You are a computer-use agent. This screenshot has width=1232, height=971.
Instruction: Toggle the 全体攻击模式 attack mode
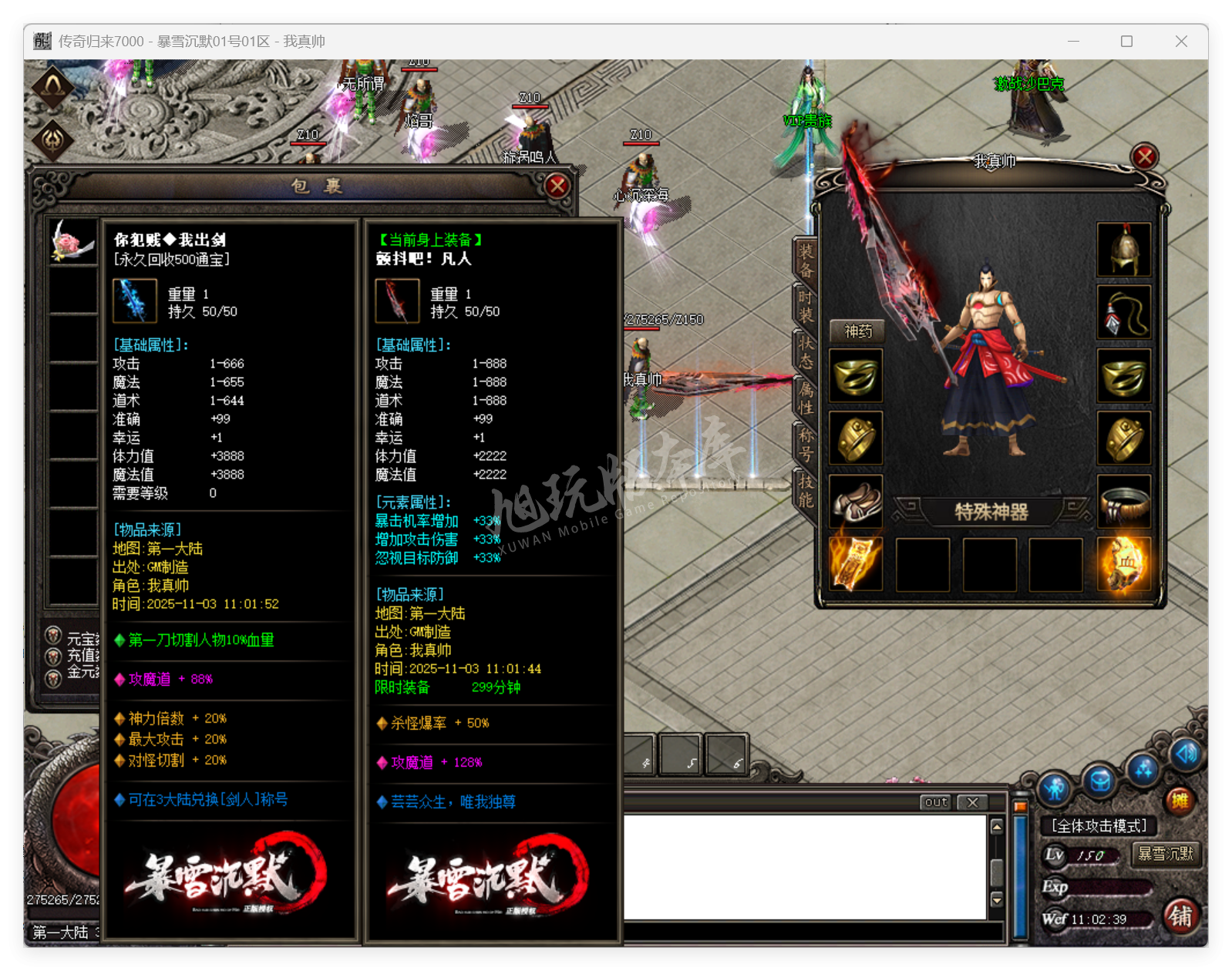[1099, 825]
